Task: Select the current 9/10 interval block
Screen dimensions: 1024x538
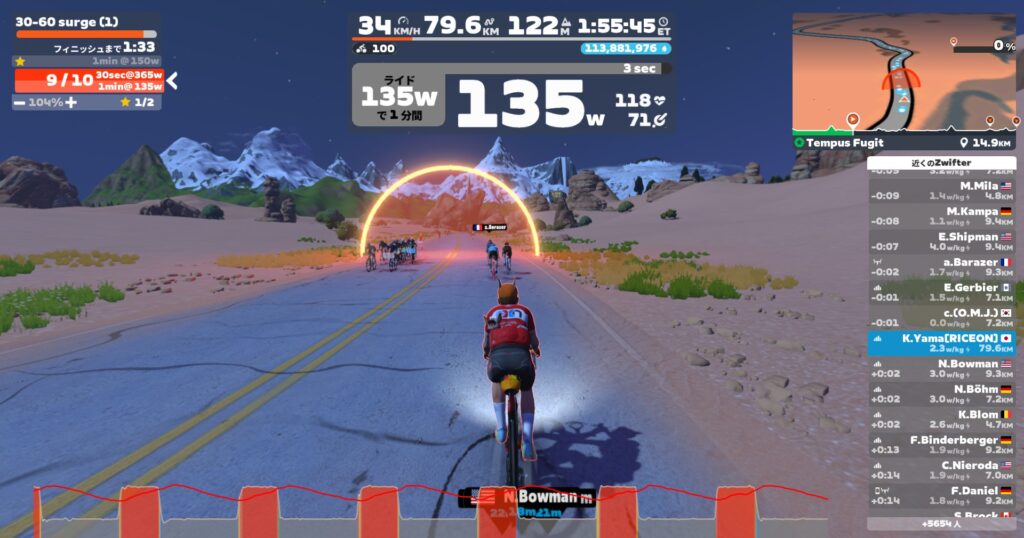Action: coord(88,80)
